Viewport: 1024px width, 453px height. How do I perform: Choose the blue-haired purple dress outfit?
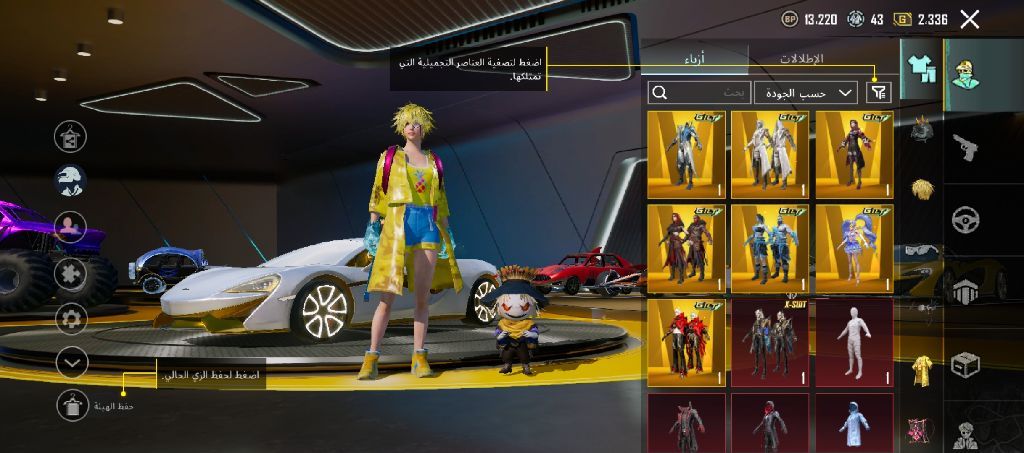click(853, 249)
